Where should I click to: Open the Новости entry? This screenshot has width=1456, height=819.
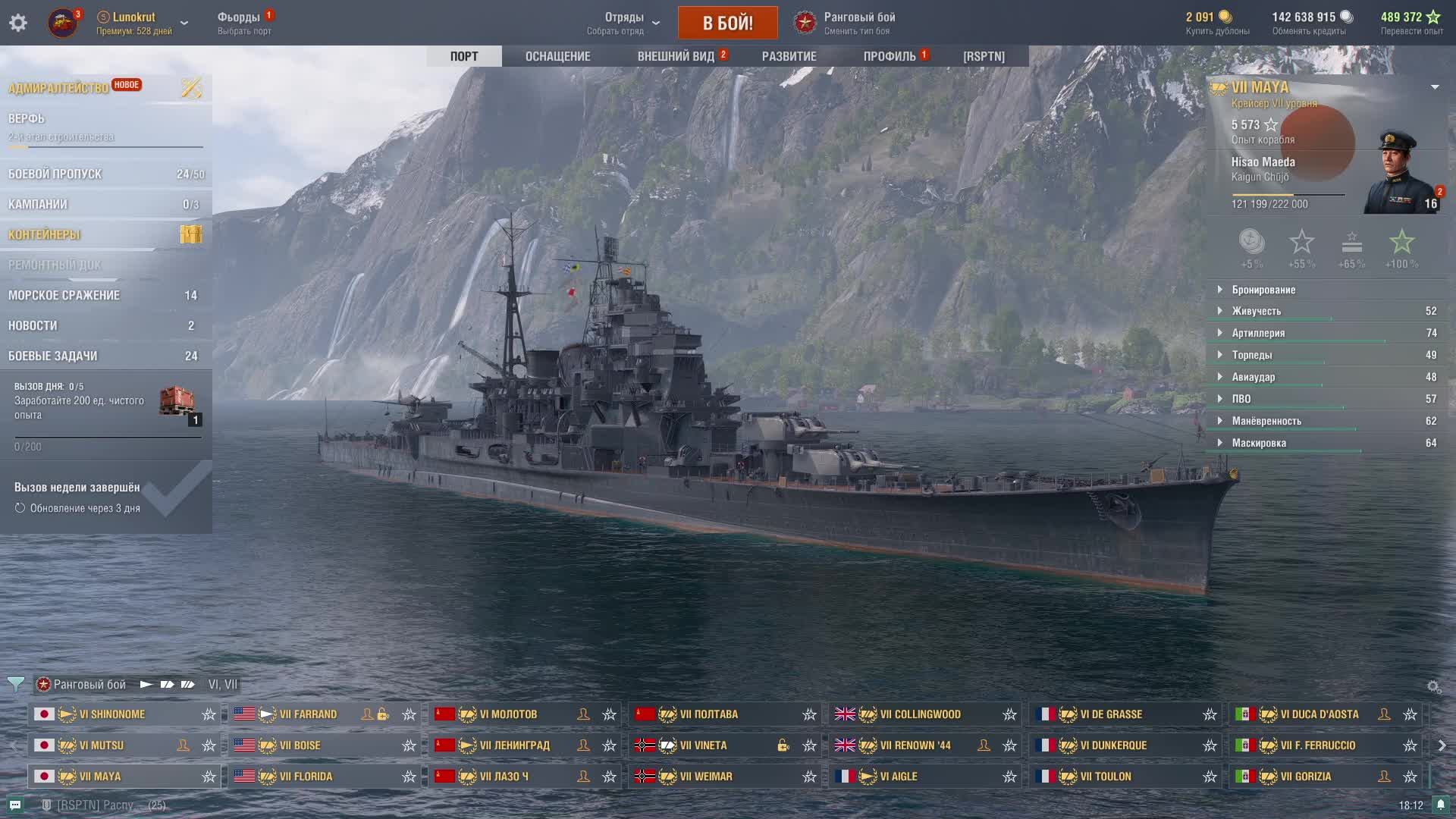pyautogui.click(x=33, y=325)
